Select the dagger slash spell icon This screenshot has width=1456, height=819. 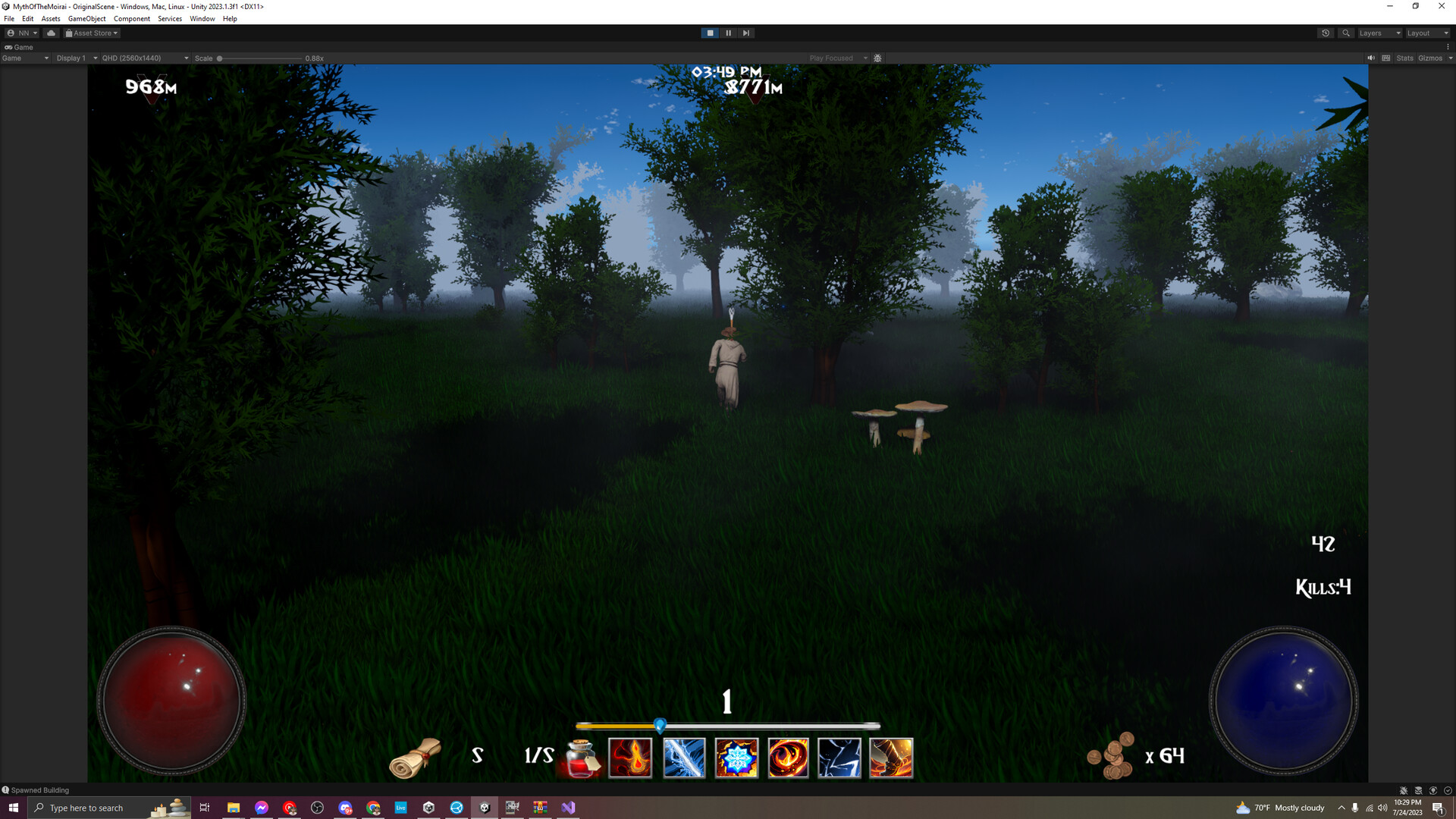[x=893, y=758]
